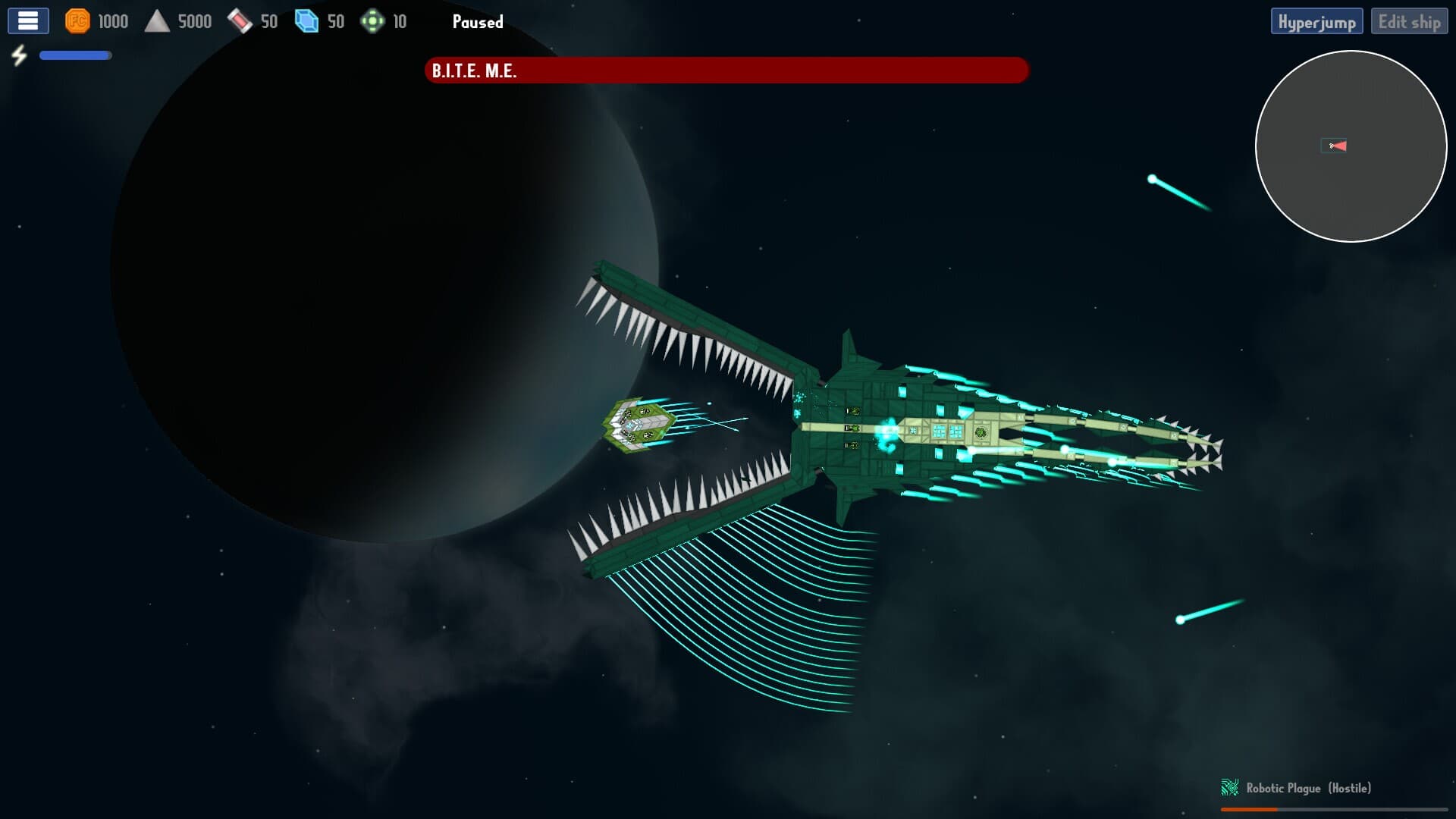Click the FC credits coin icon
This screenshot has width=1456, height=819.
(78, 21)
